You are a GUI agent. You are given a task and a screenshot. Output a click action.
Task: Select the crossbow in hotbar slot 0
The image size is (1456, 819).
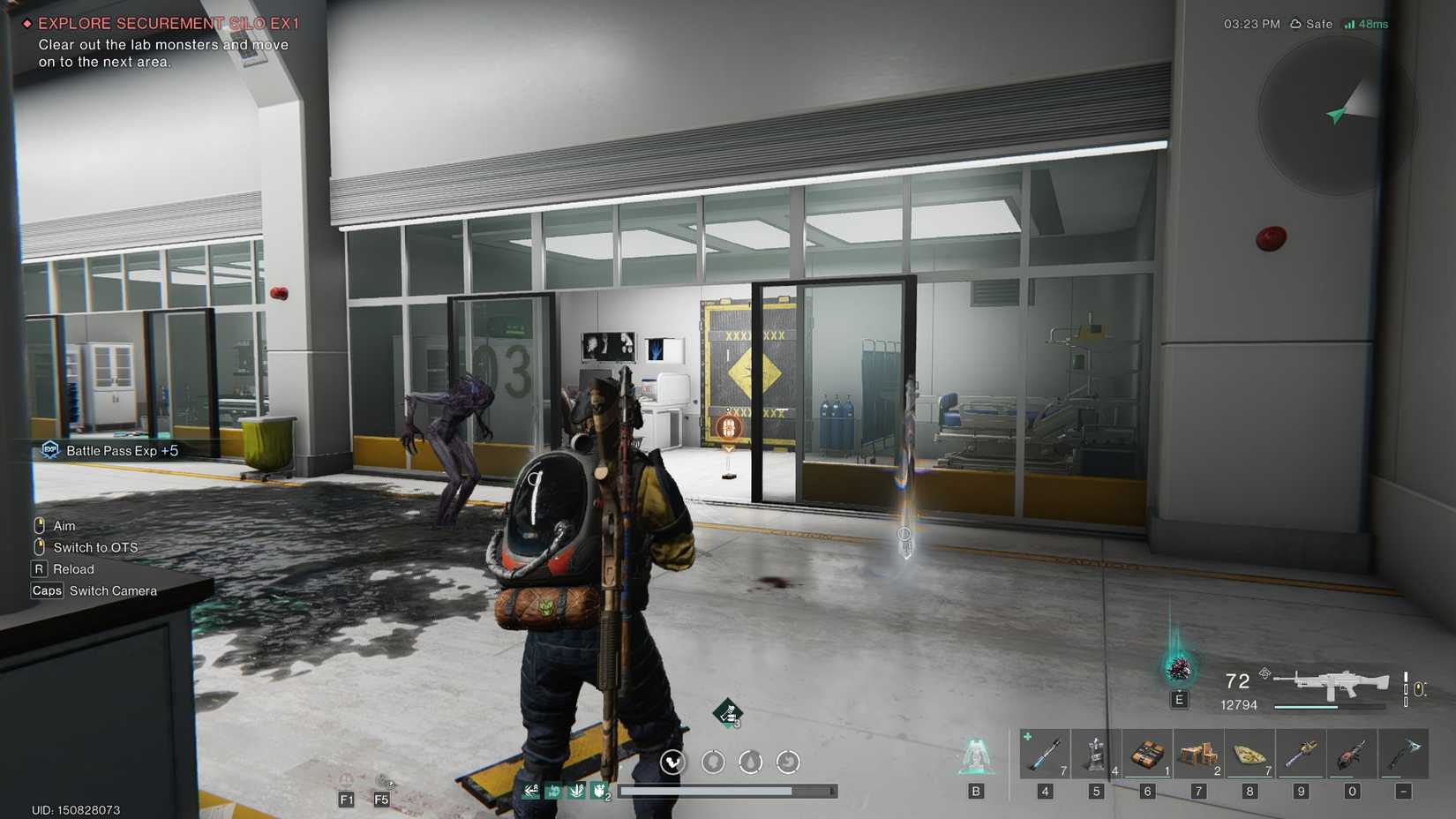point(1352,755)
